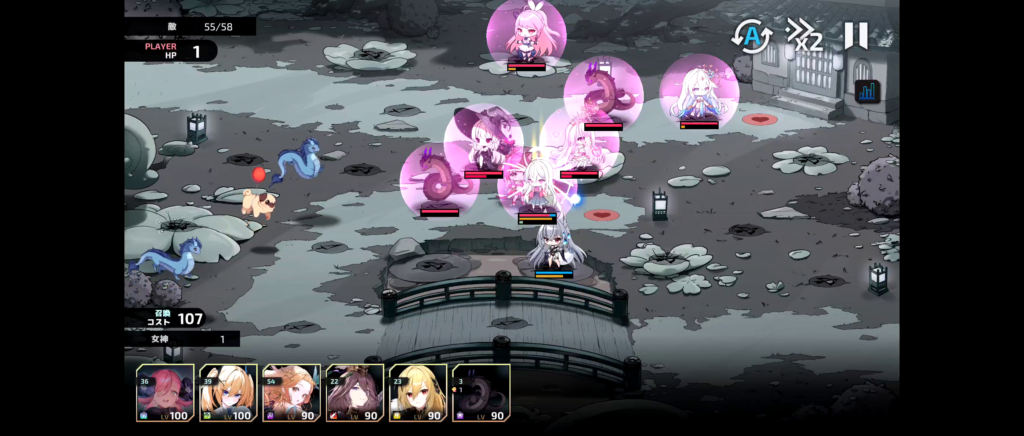Pick the orange-haired unit card costing 54
1024x436 pixels.
(x=291, y=392)
